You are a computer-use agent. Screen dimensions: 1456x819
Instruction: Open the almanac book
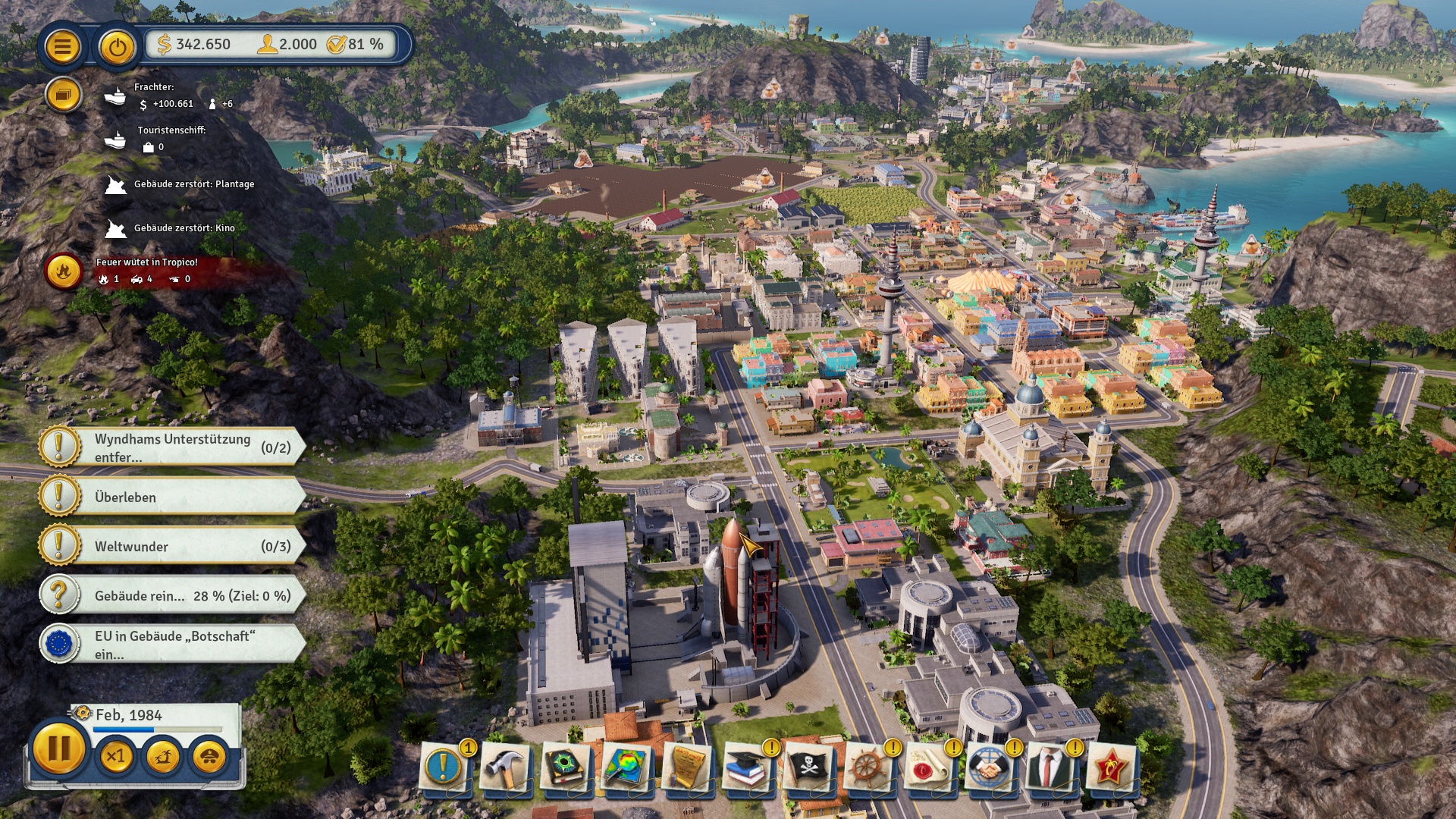[565, 768]
